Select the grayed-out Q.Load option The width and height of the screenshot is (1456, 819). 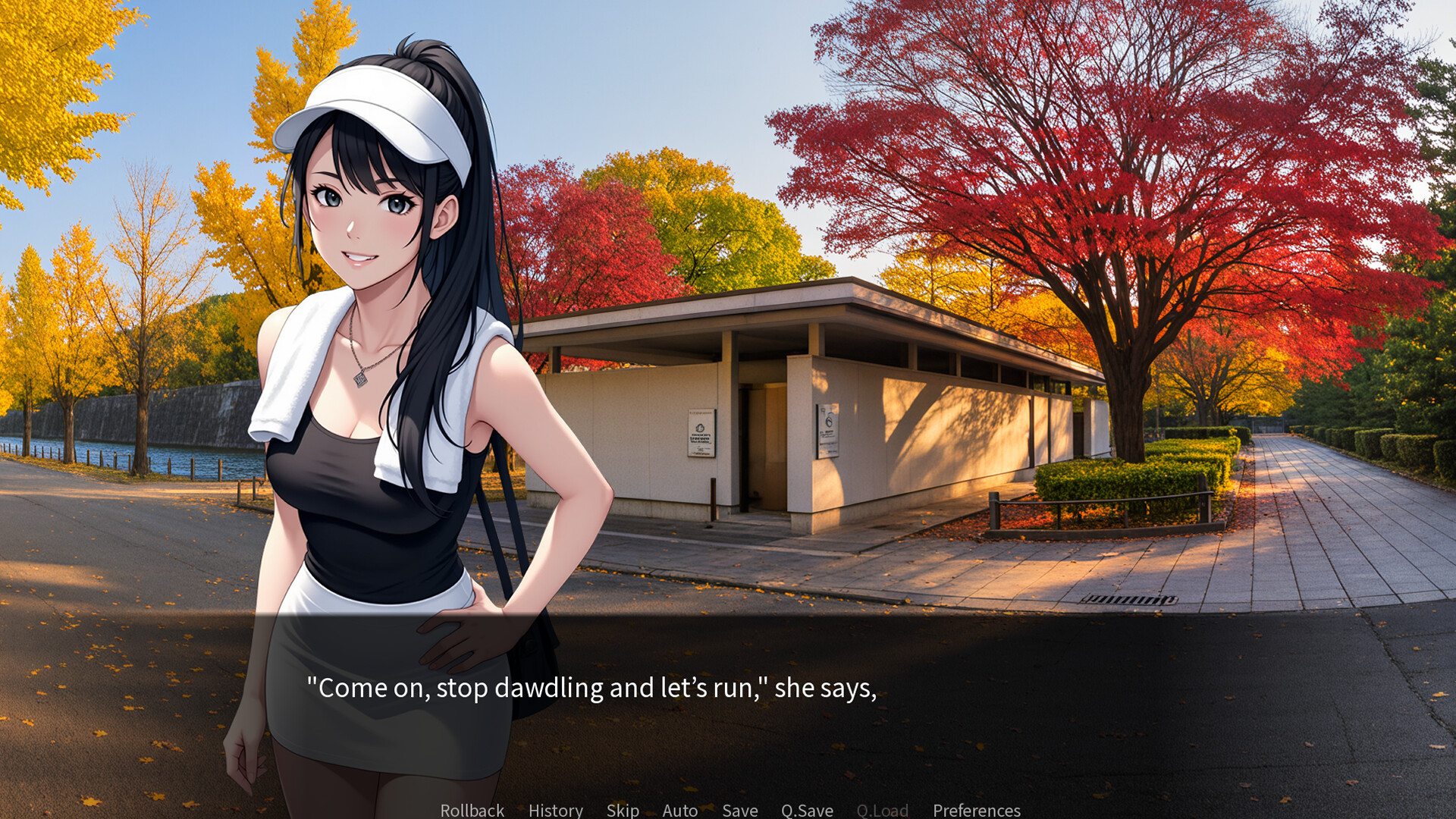tap(882, 810)
